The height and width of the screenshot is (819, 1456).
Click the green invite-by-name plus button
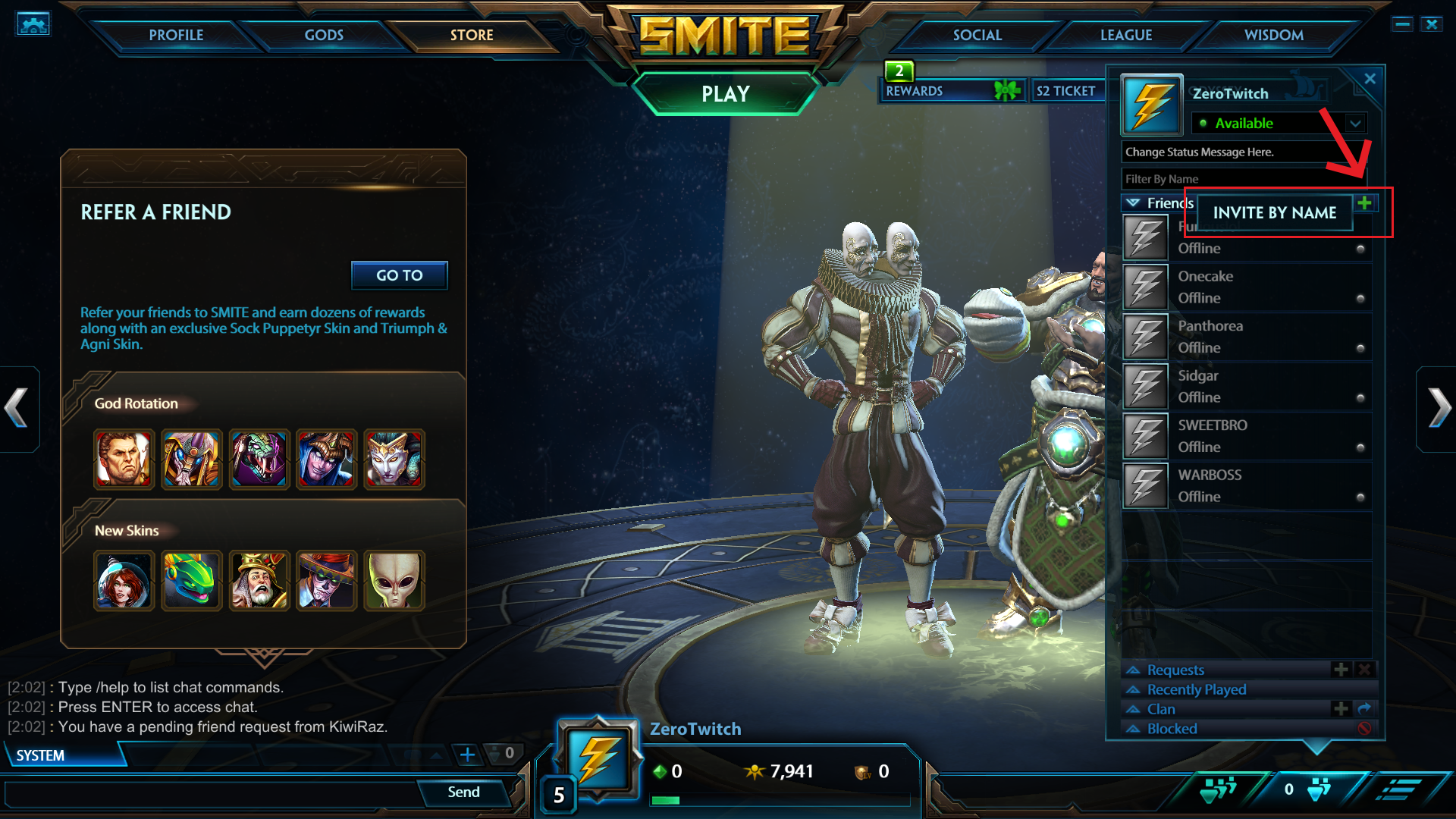[x=1364, y=202]
